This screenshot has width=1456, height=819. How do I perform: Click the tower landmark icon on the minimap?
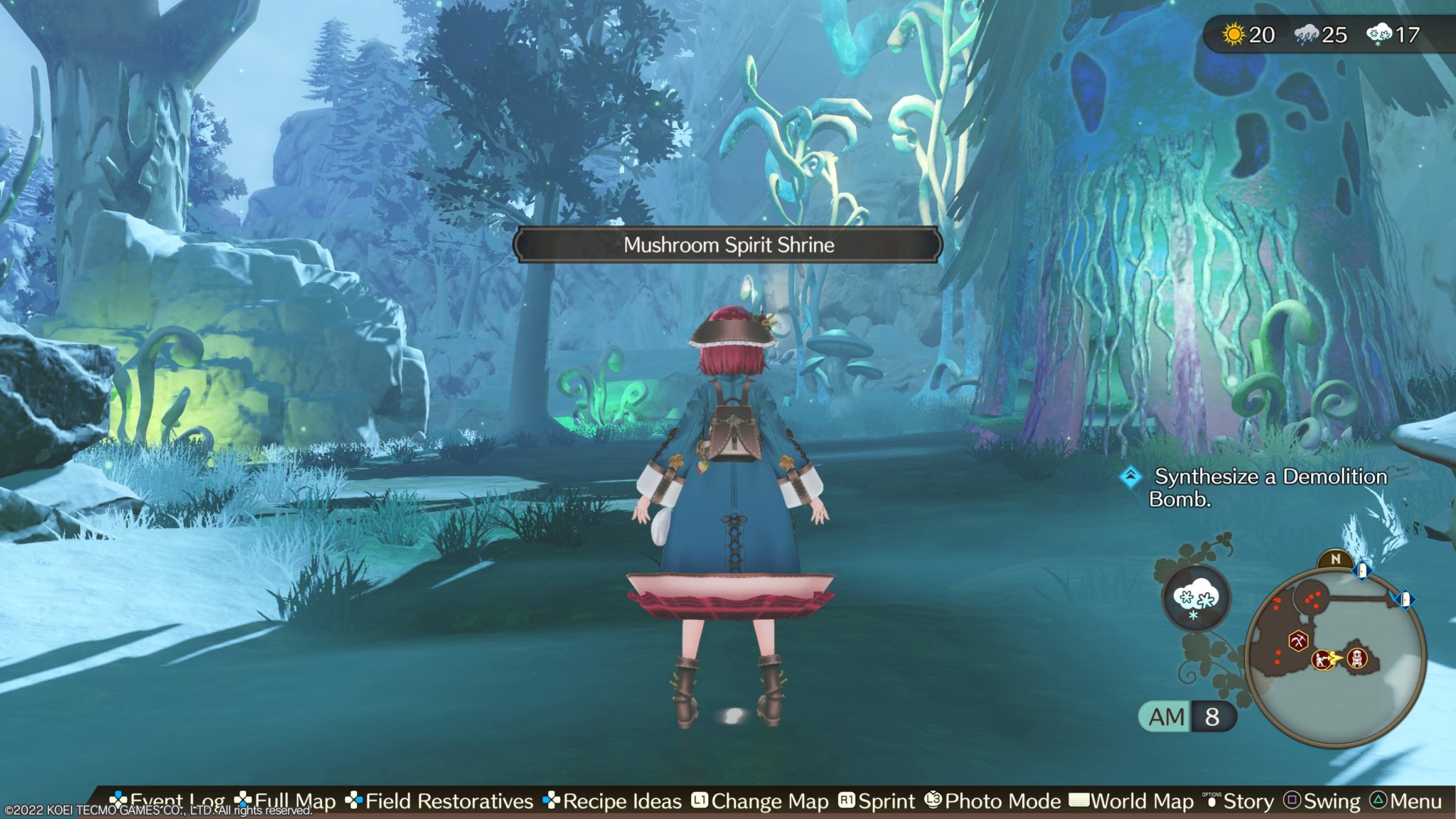1357,659
